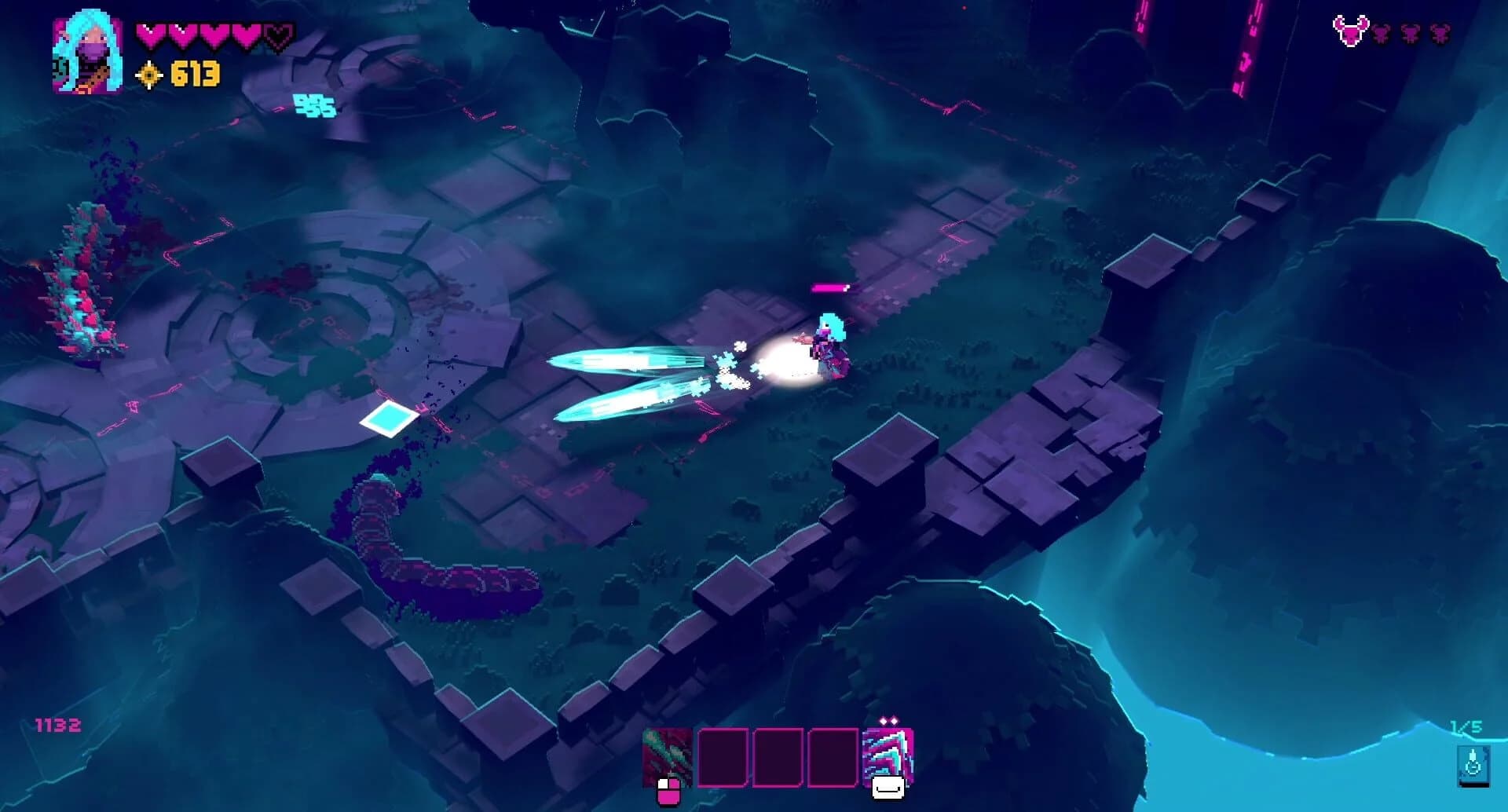Image resolution: width=1508 pixels, height=812 pixels.
Task: Click the last skull icon on the far right
Action: (x=1440, y=33)
